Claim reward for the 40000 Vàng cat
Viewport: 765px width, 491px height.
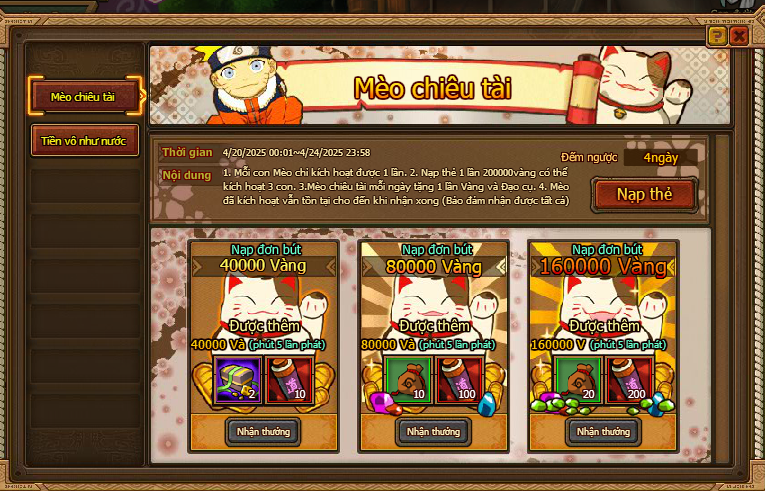(264, 431)
